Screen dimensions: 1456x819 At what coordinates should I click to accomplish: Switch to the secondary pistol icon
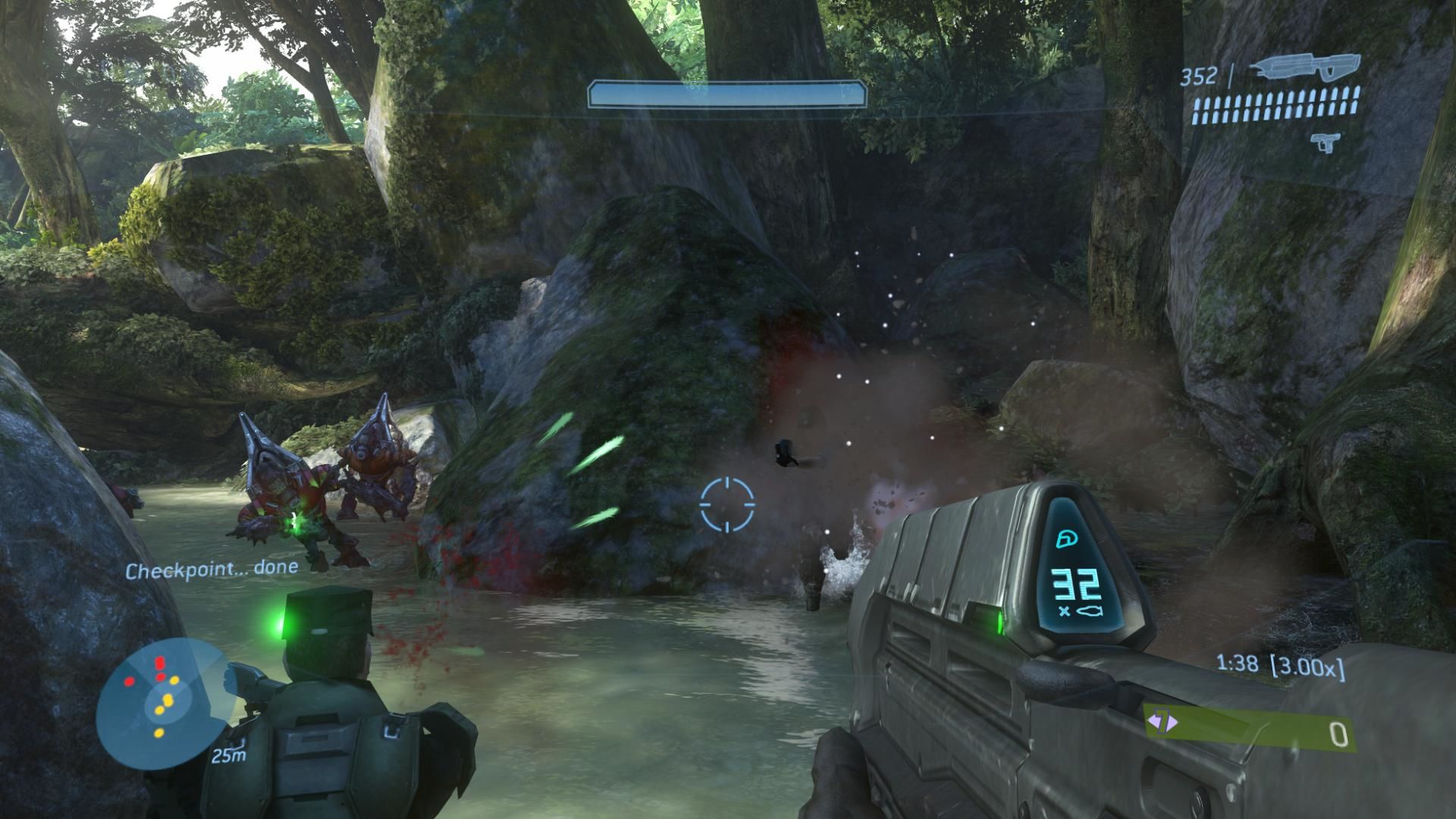pos(1324,142)
